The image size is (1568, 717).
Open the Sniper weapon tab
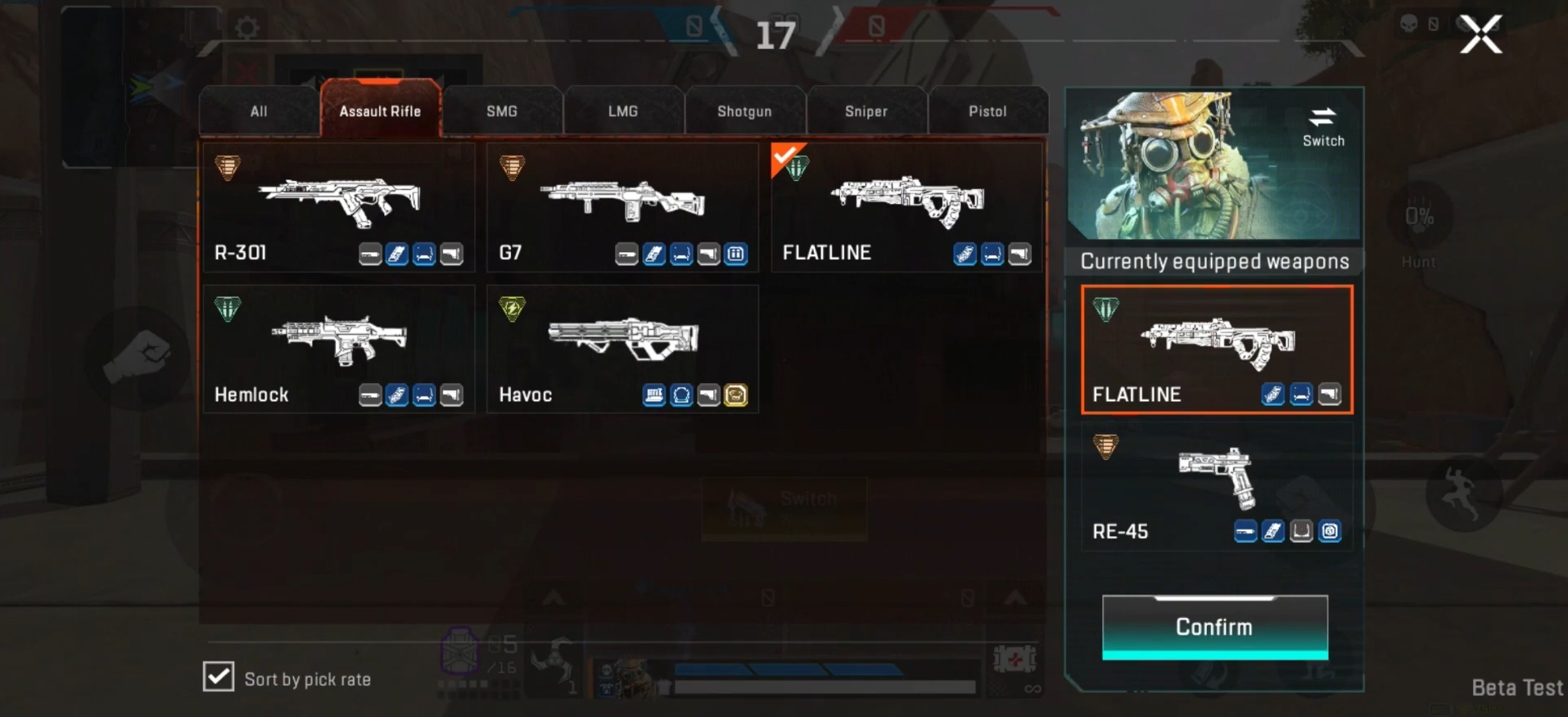[866, 111]
